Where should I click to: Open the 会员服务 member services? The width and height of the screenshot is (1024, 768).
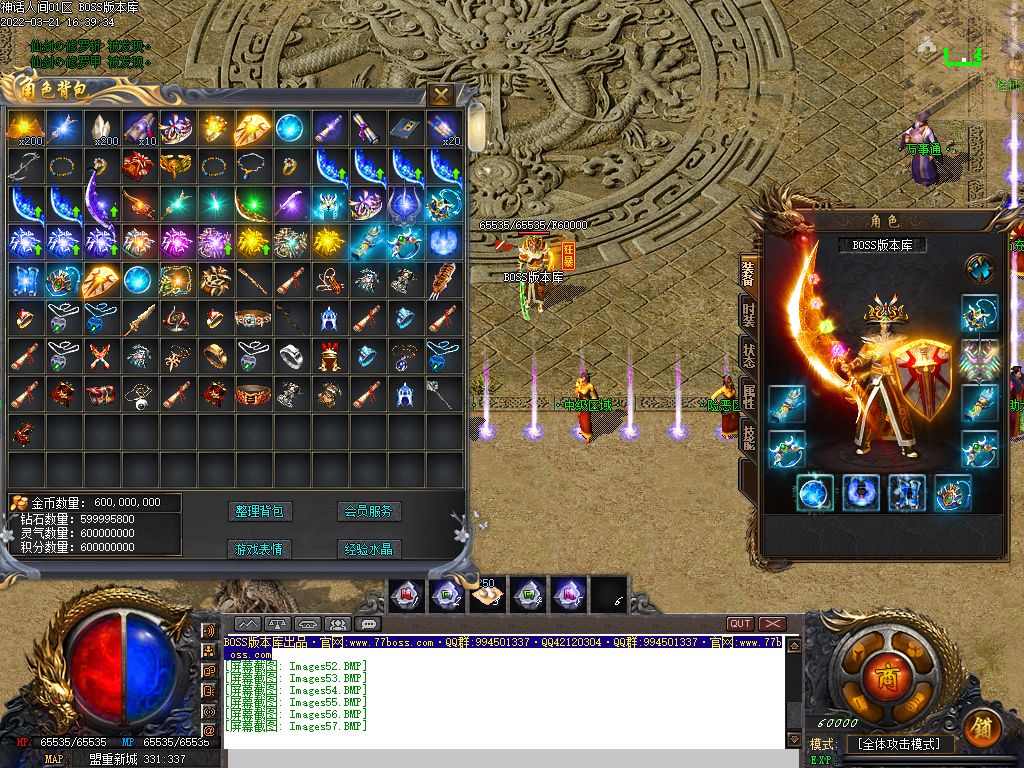point(369,511)
